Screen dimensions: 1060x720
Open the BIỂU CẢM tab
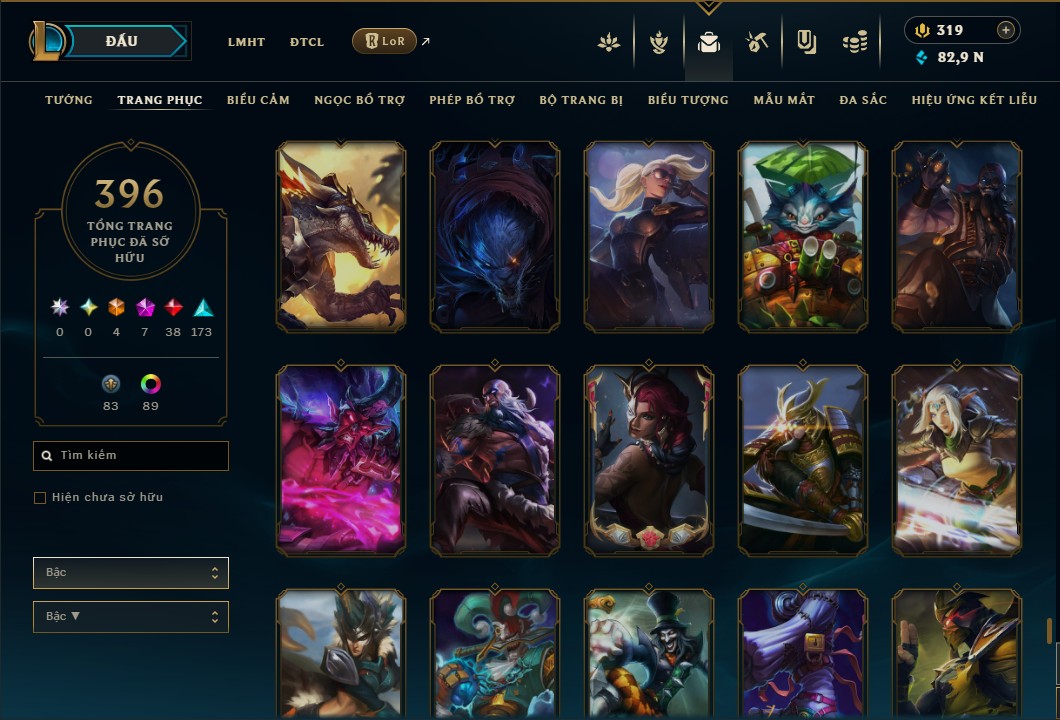pos(258,100)
